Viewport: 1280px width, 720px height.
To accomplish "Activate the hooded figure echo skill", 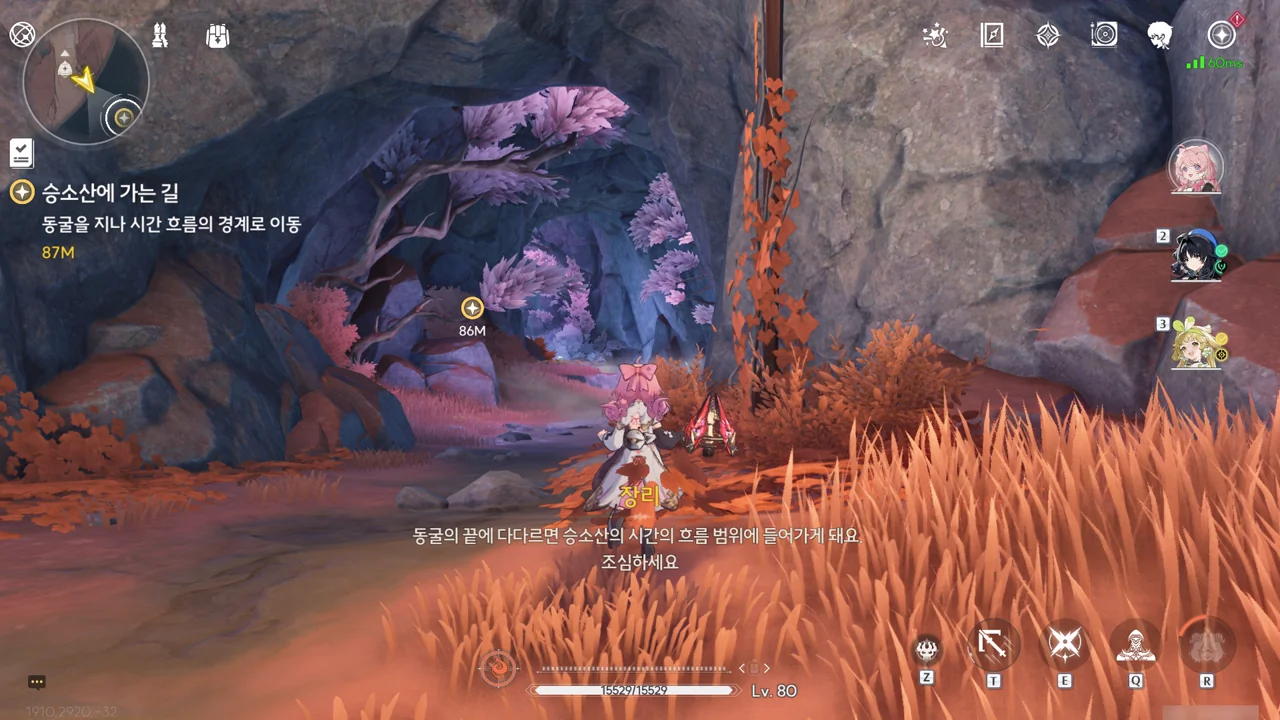I will tap(1136, 645).
